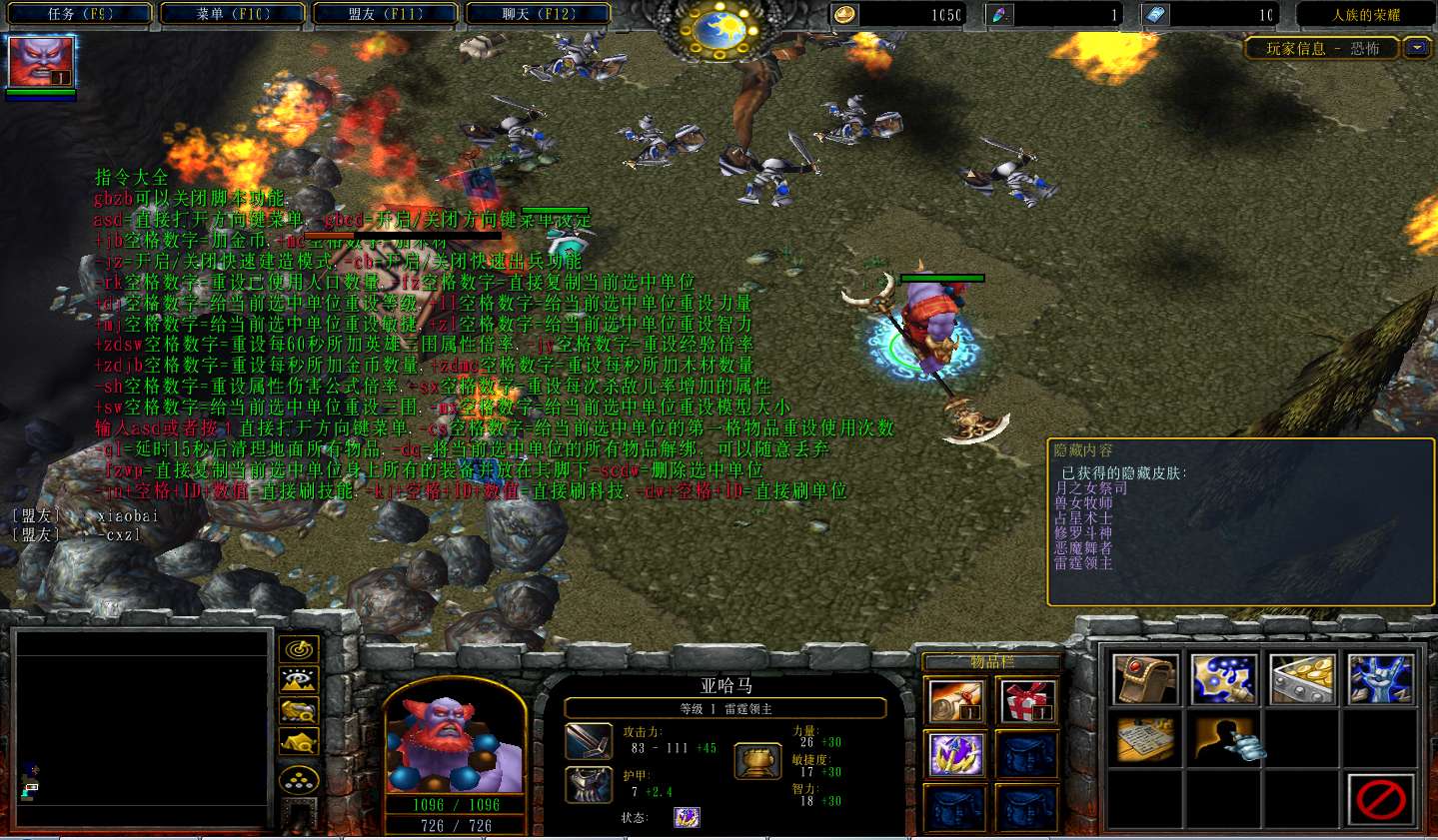This screenshot has height=840, width=1438.
Task: Click the minimap signal ping button
Action: 299,649
